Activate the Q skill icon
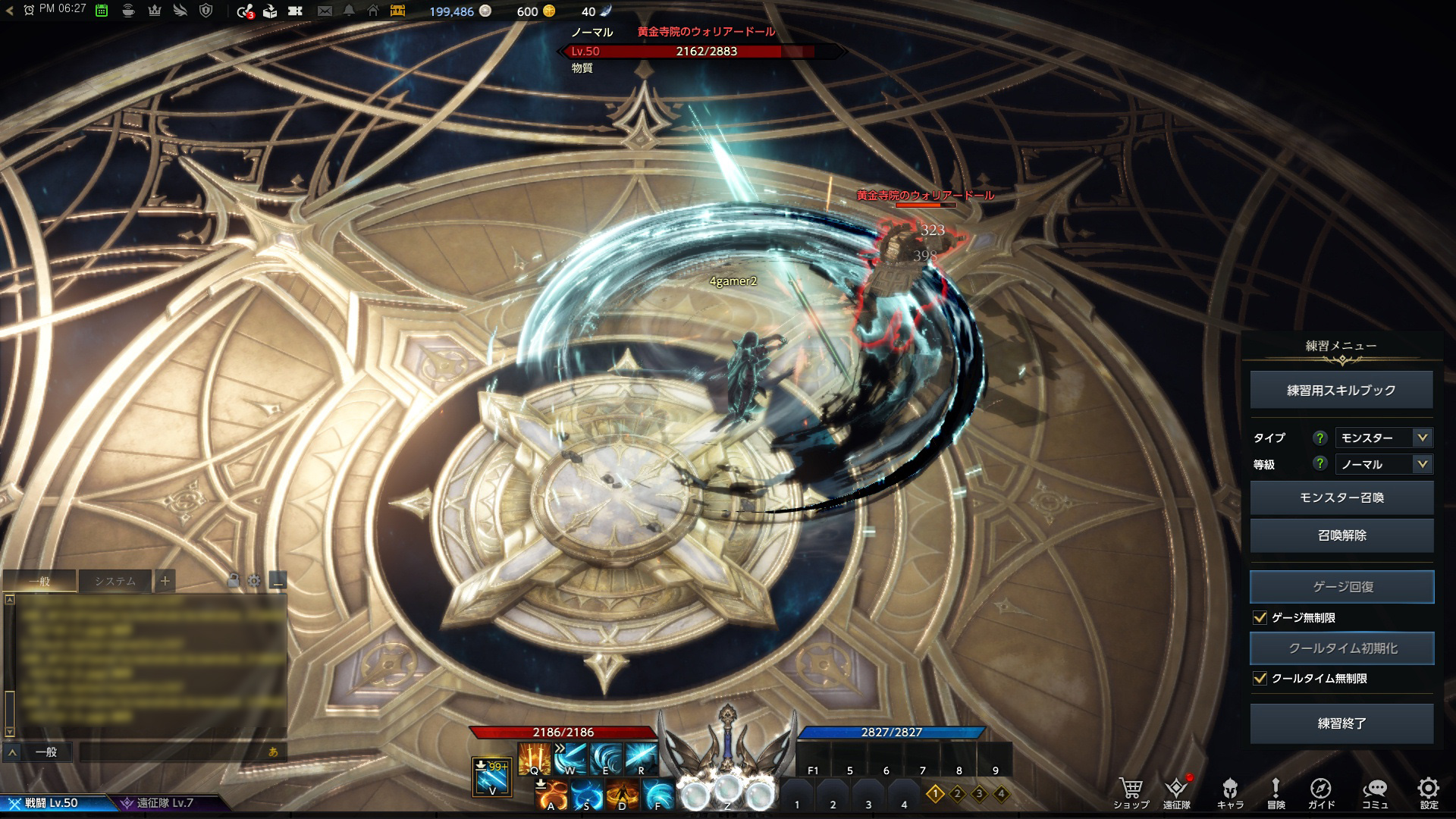1456x819 pixels. click(534, 758)
